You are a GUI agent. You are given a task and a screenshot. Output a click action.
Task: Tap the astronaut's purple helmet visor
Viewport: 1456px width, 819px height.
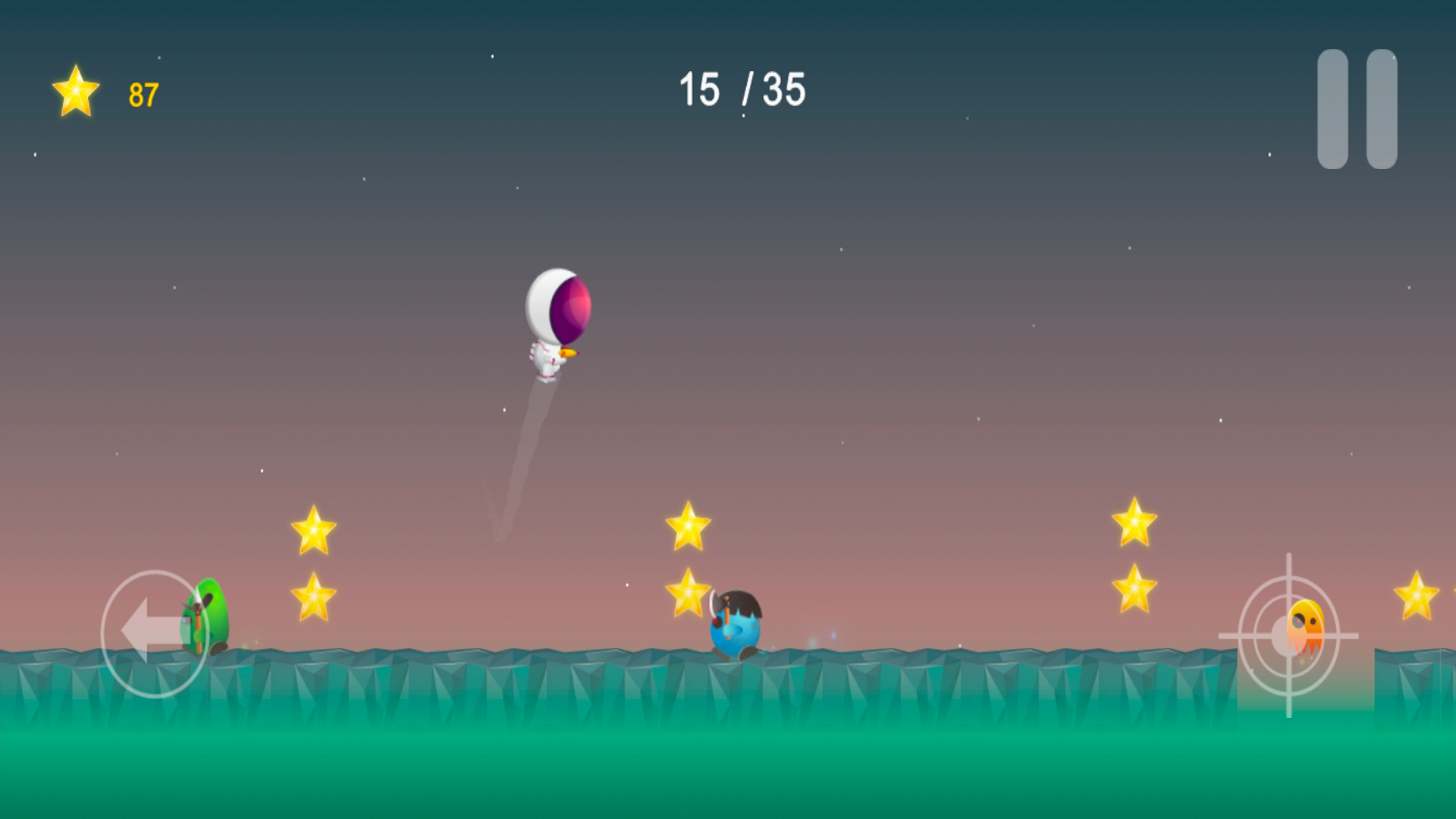point(571,309)
